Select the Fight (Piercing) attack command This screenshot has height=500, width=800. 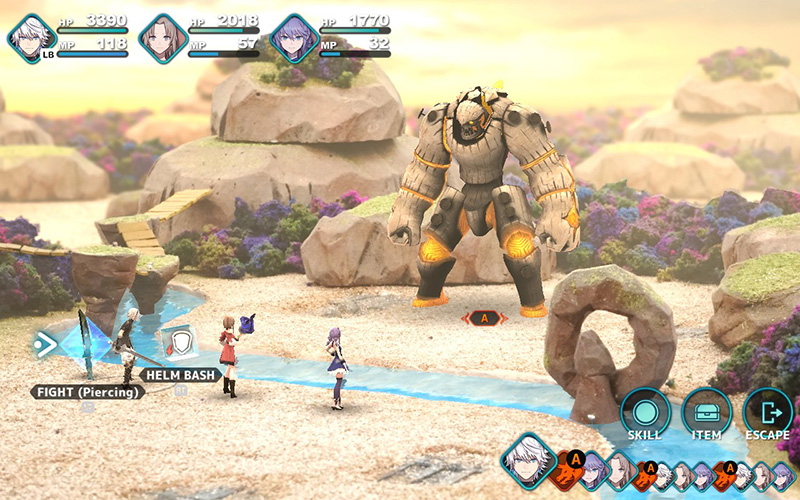[x=86, y=392]
